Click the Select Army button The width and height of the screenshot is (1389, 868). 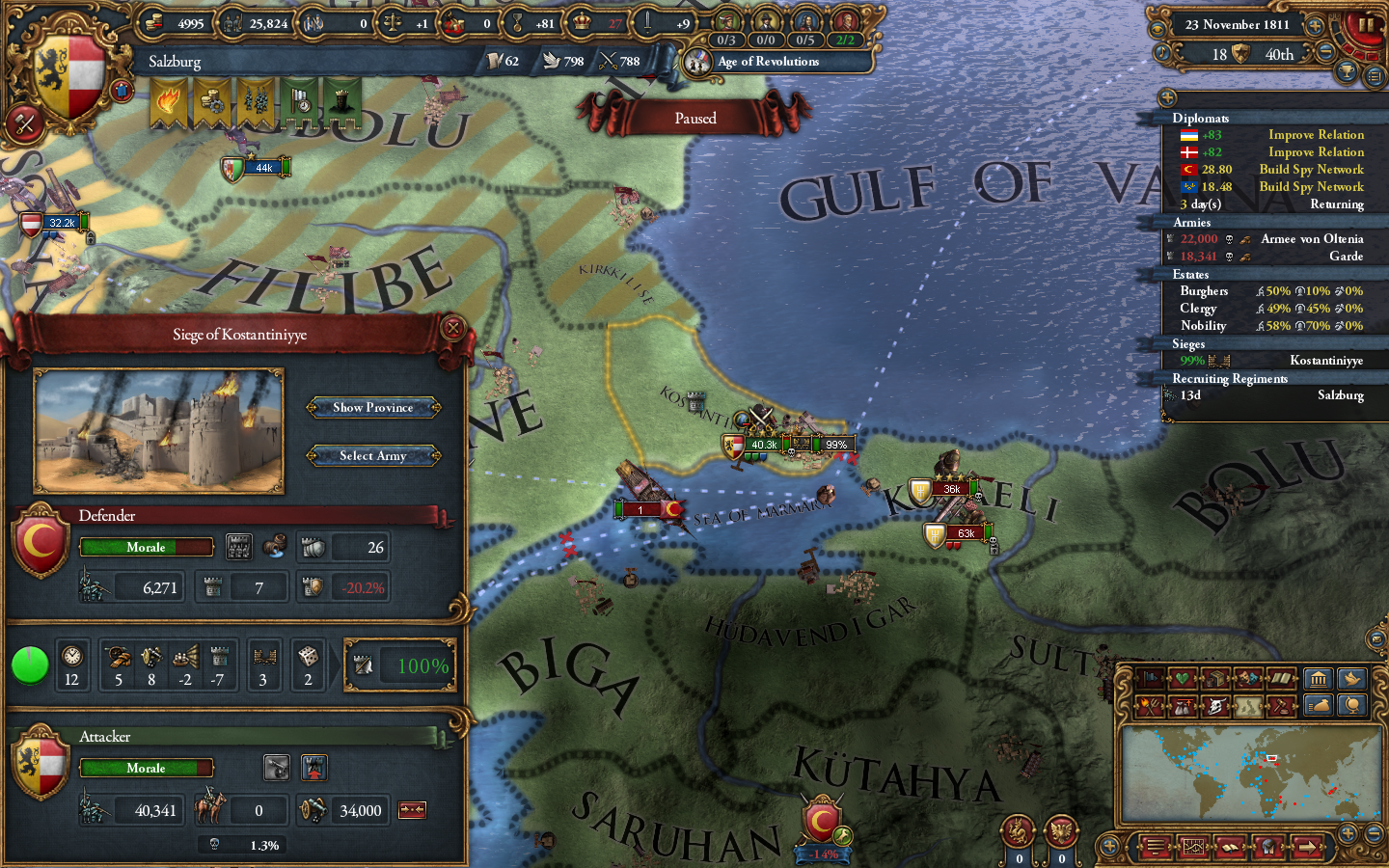point(373,455)
